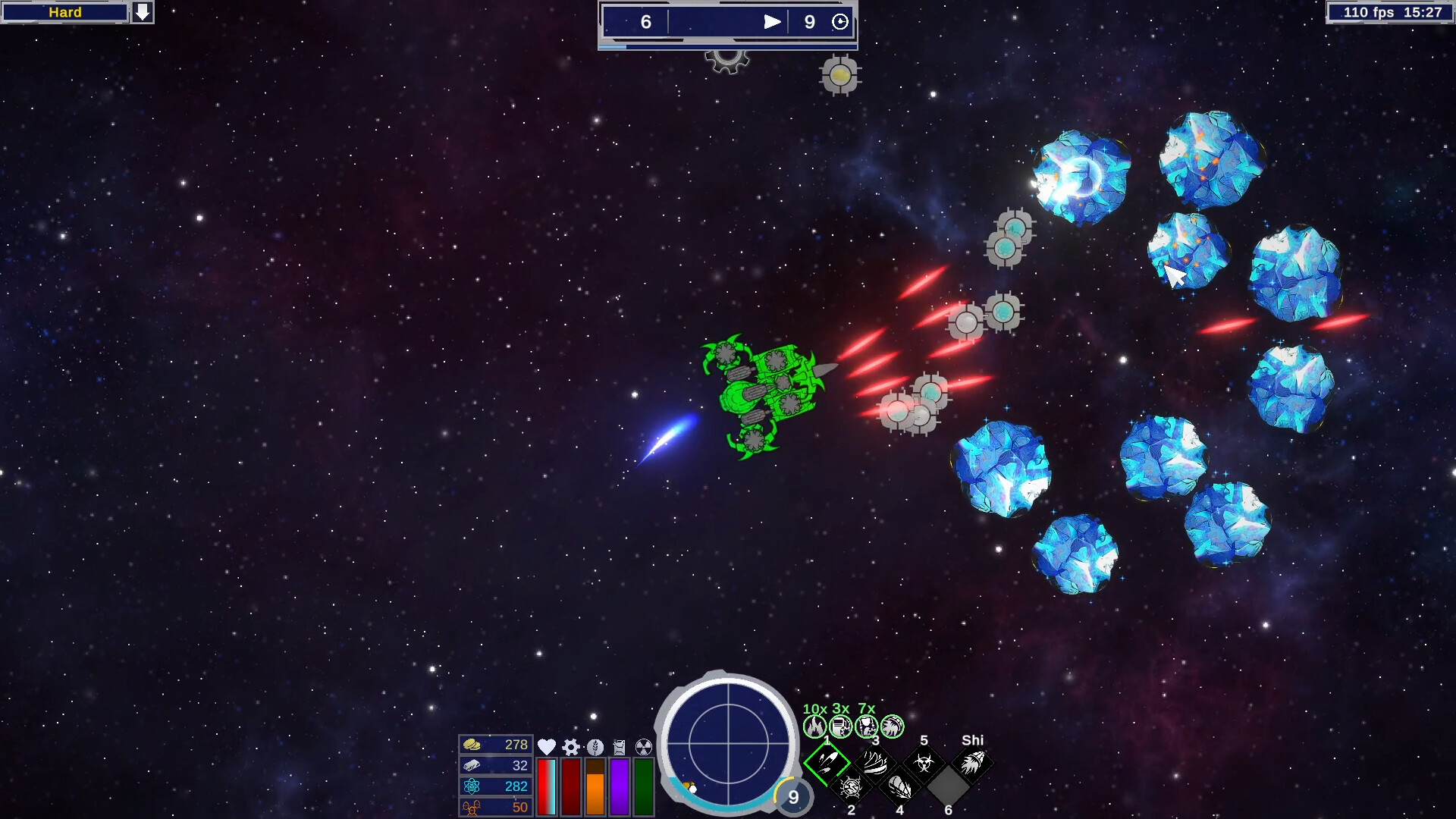Click the clock icon beside wave 9
This screenshot has width=1456, height=819.
tap(840, 22)
